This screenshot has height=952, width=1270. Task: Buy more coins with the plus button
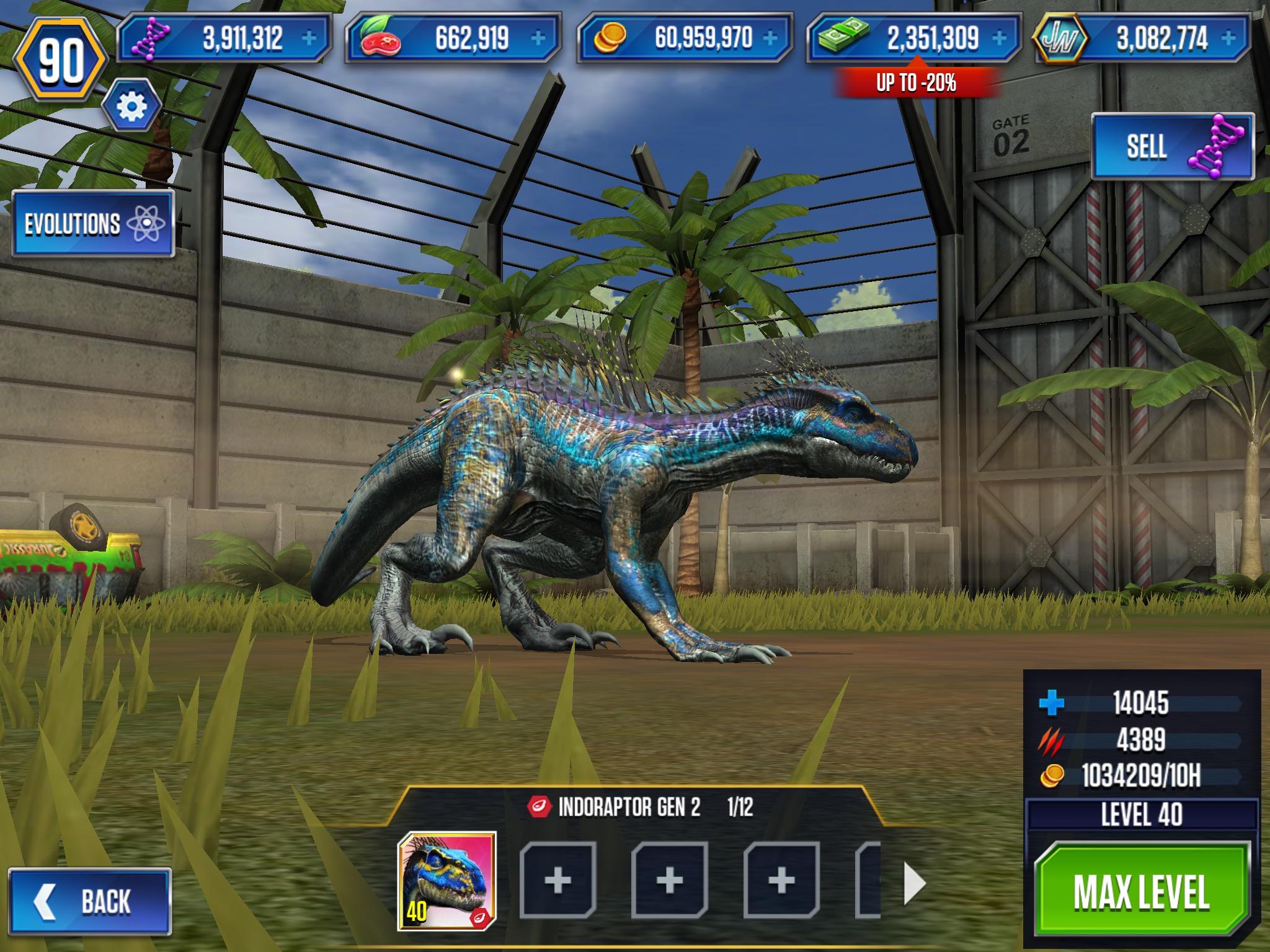tap(770, 38)
